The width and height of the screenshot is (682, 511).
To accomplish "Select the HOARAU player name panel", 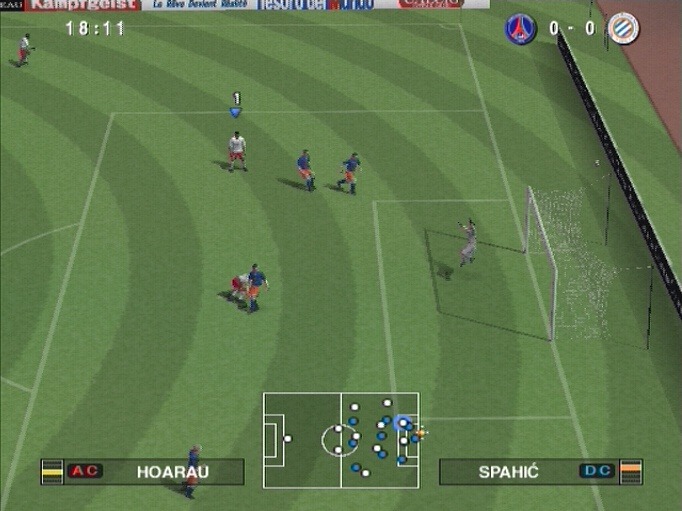I will (x=142, y=471).
